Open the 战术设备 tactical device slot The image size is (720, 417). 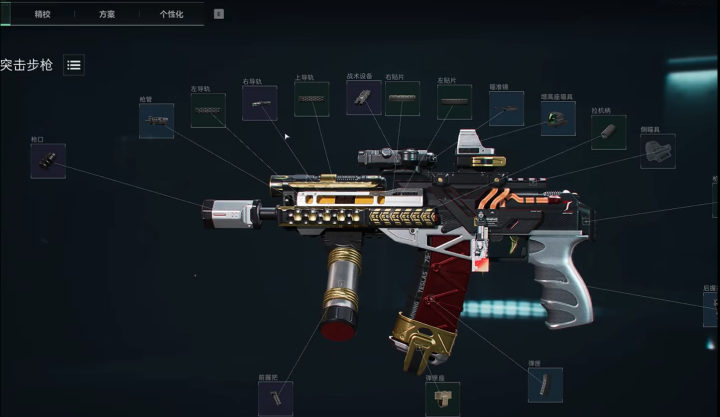[363, 97]
